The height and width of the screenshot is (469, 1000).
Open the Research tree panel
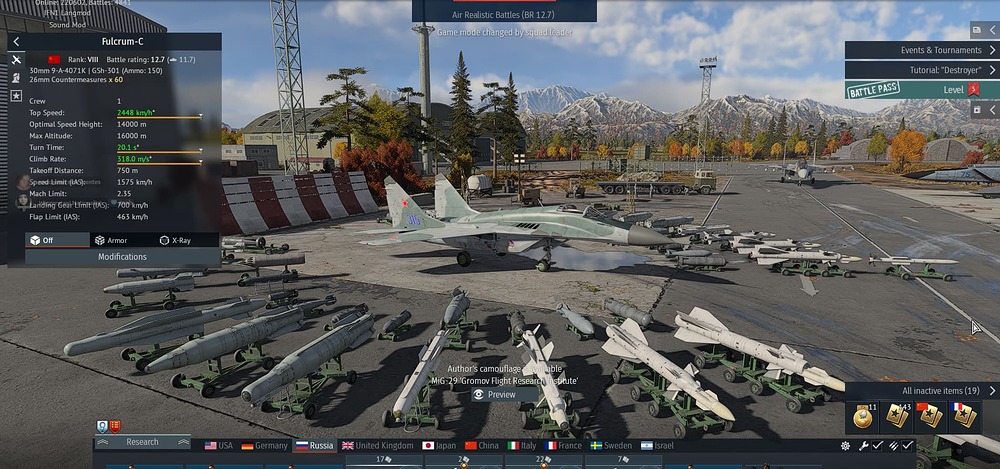point(142,442)
